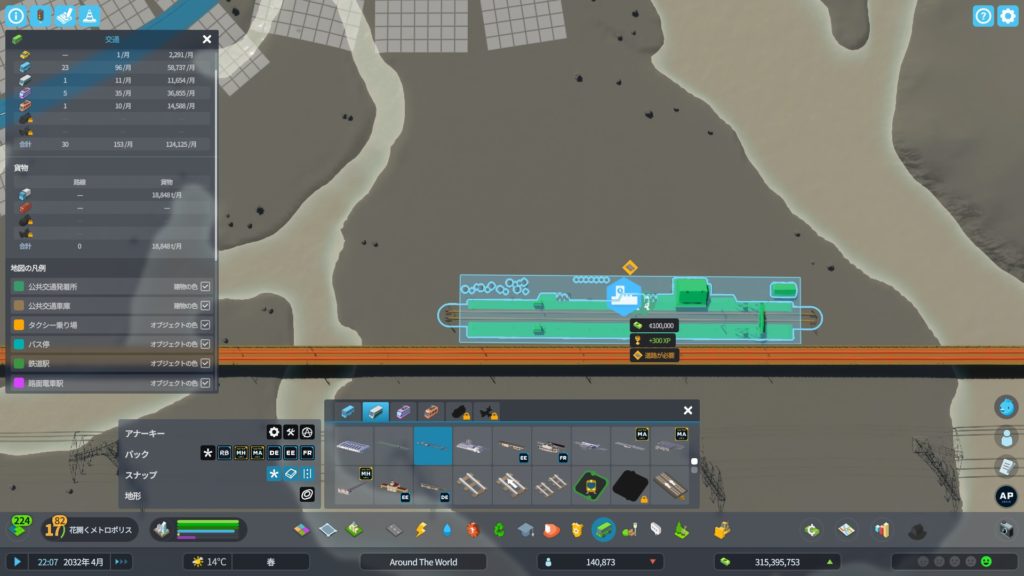Toggle the 公共交通発着所 legend checkbox
Screen dimensions: 1024x576
coord(206,287)
